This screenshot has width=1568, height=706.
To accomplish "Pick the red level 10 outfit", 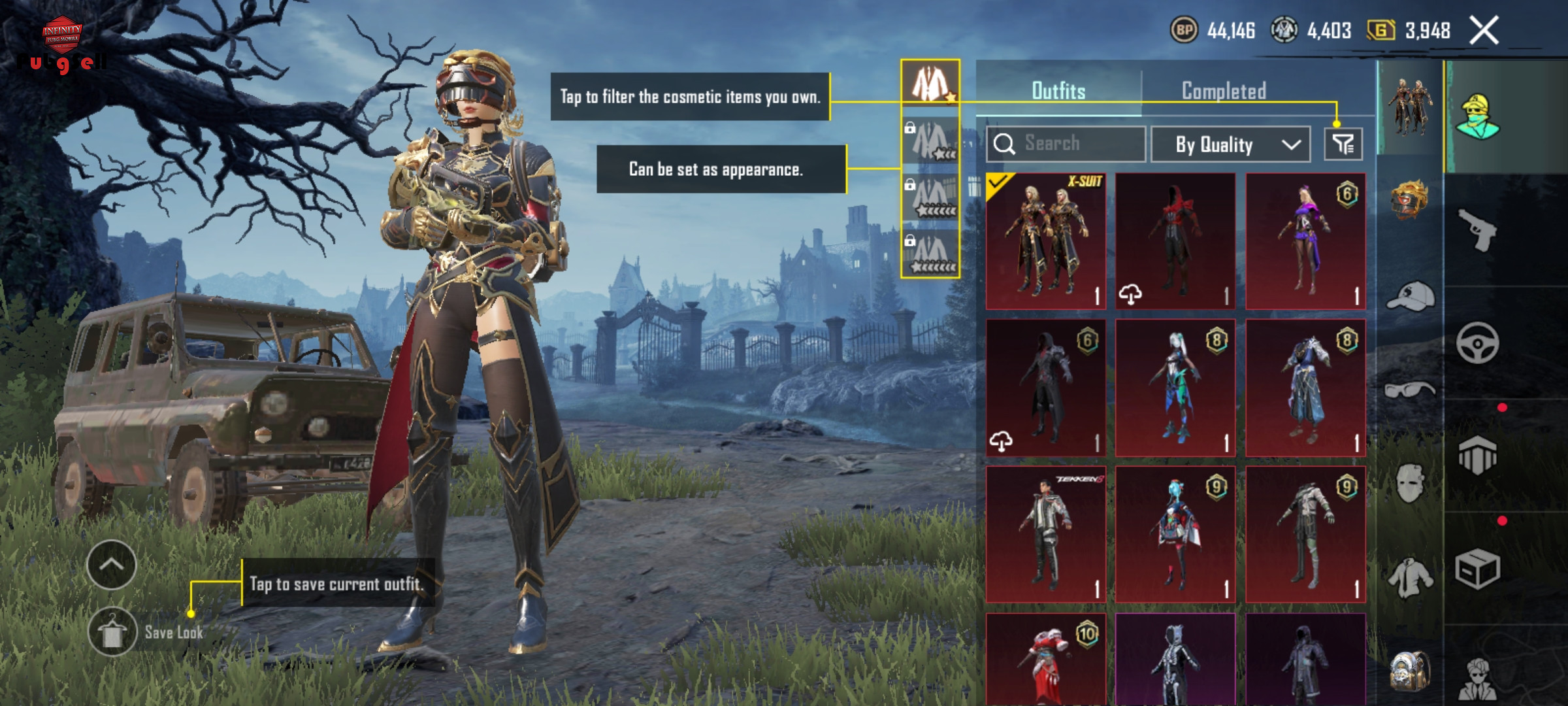I will pos(1045,660).
